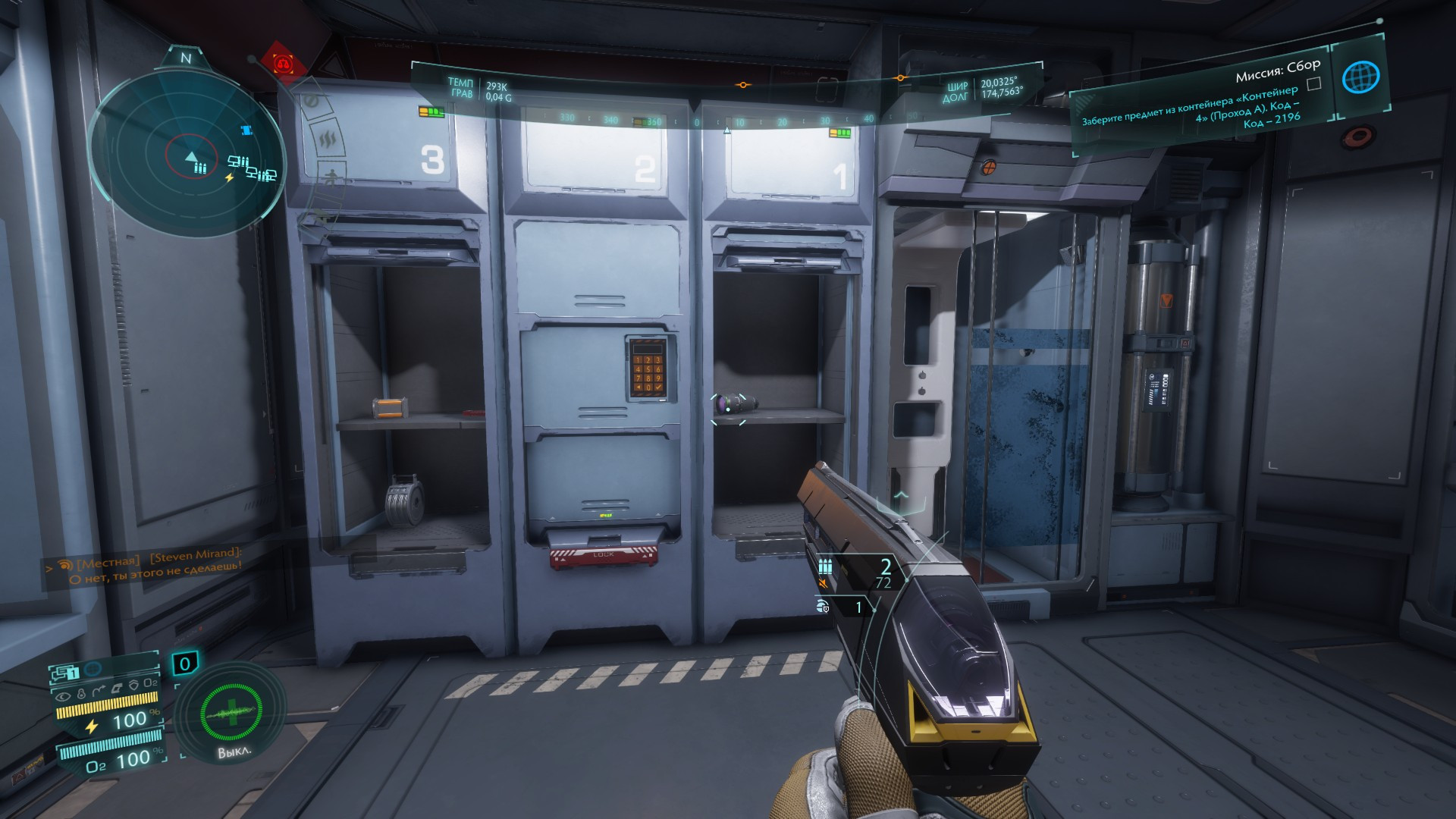Screen dimensions: 1456x819
Task: Click the heat status icon beside locker 3
Action: point(328,140)
